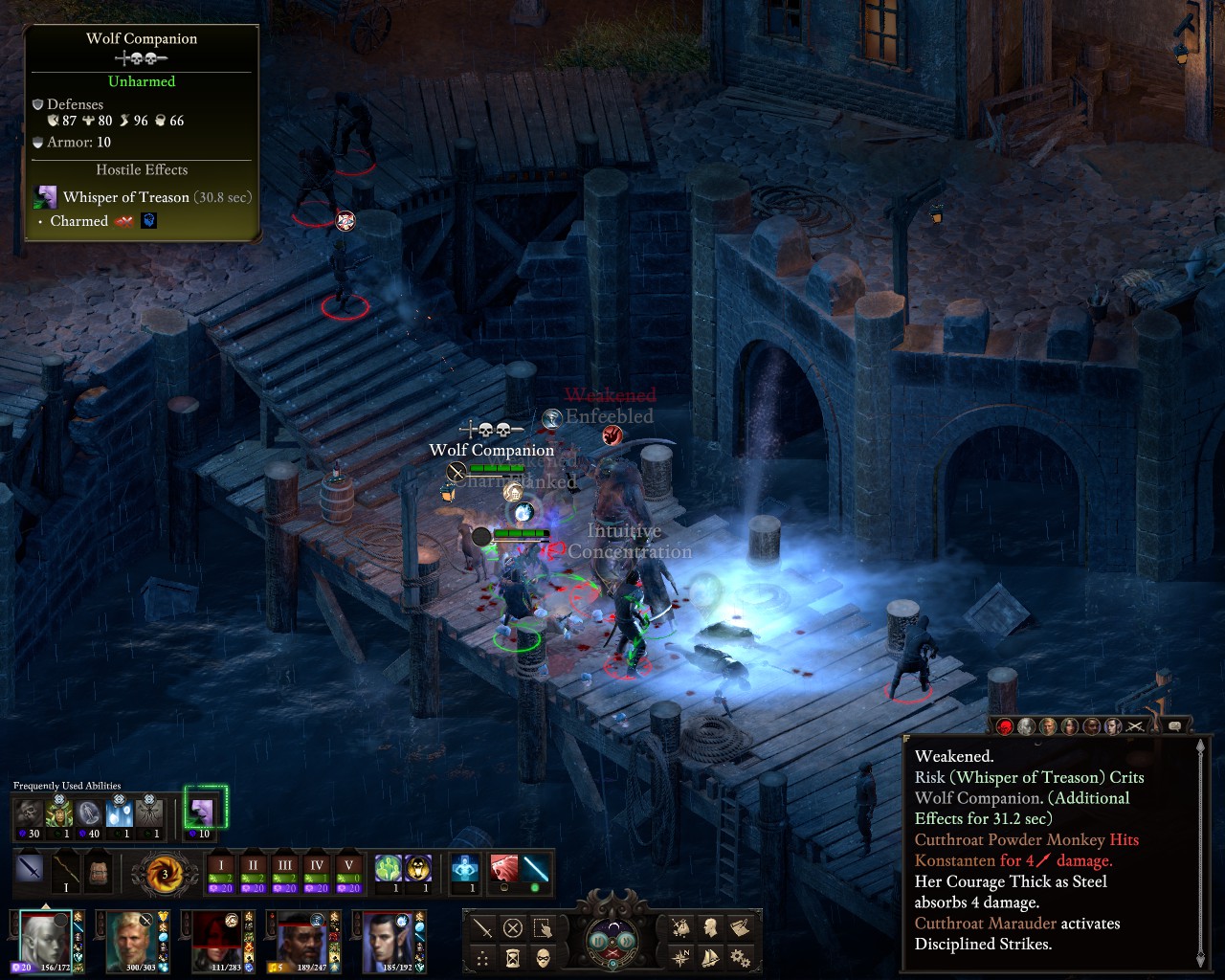Viewport: 1225px width, 980px height.
Task: Open the backpack quick items slot
Action: click(x=100, y=872)
